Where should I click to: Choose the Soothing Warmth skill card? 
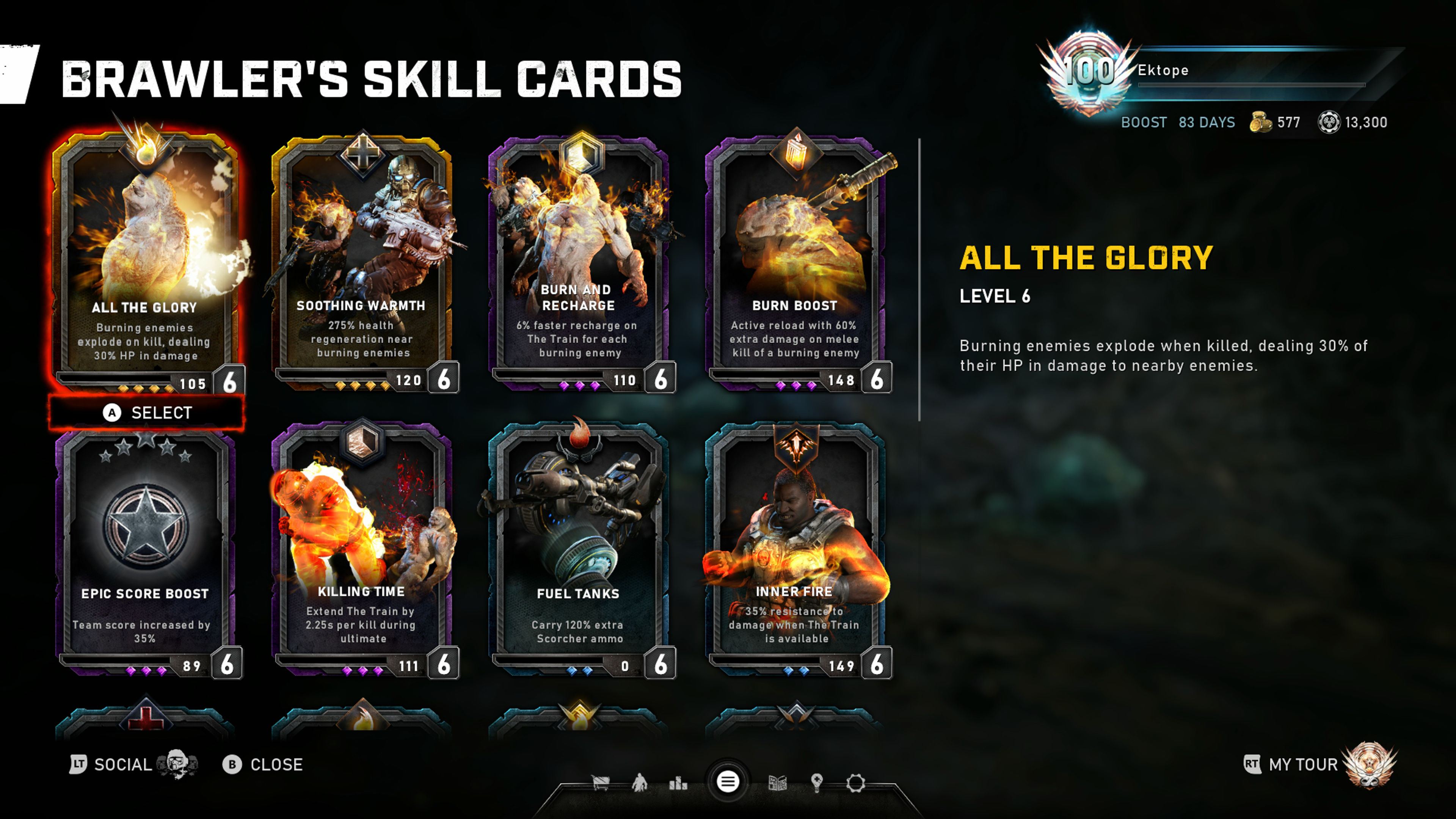[362, 260]
